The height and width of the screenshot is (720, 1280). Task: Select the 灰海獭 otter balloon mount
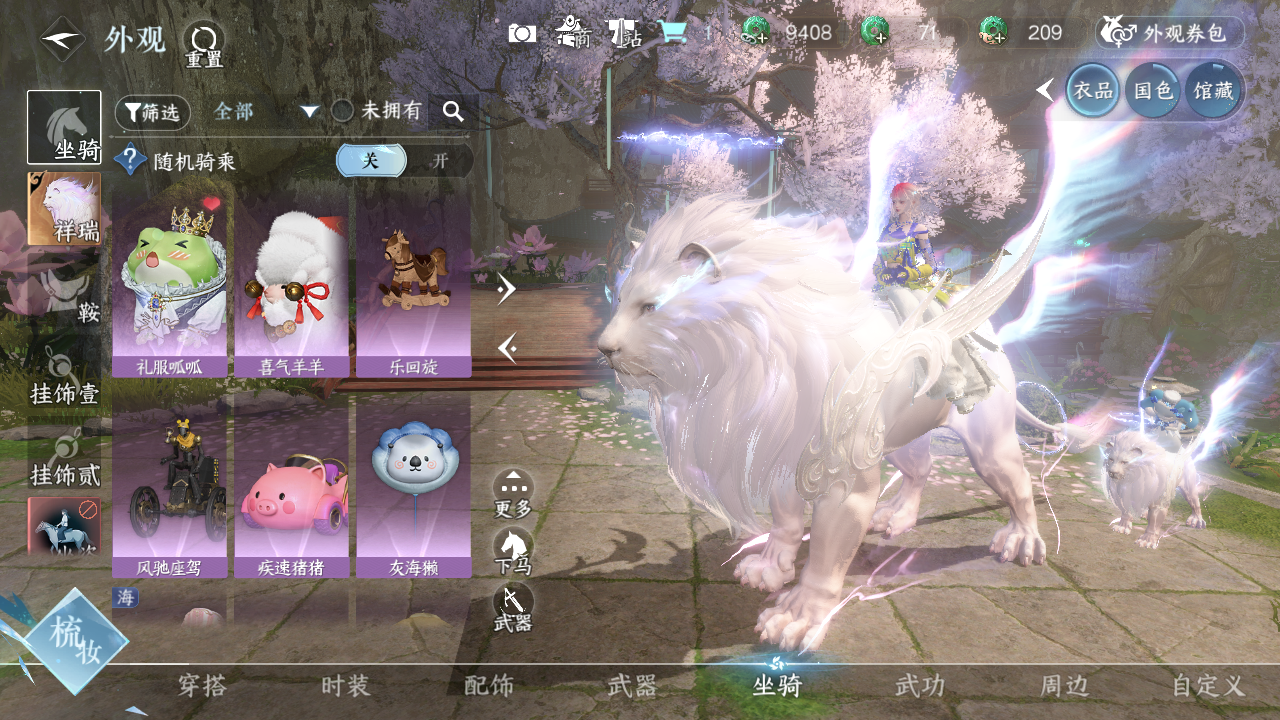click(413, 486)
